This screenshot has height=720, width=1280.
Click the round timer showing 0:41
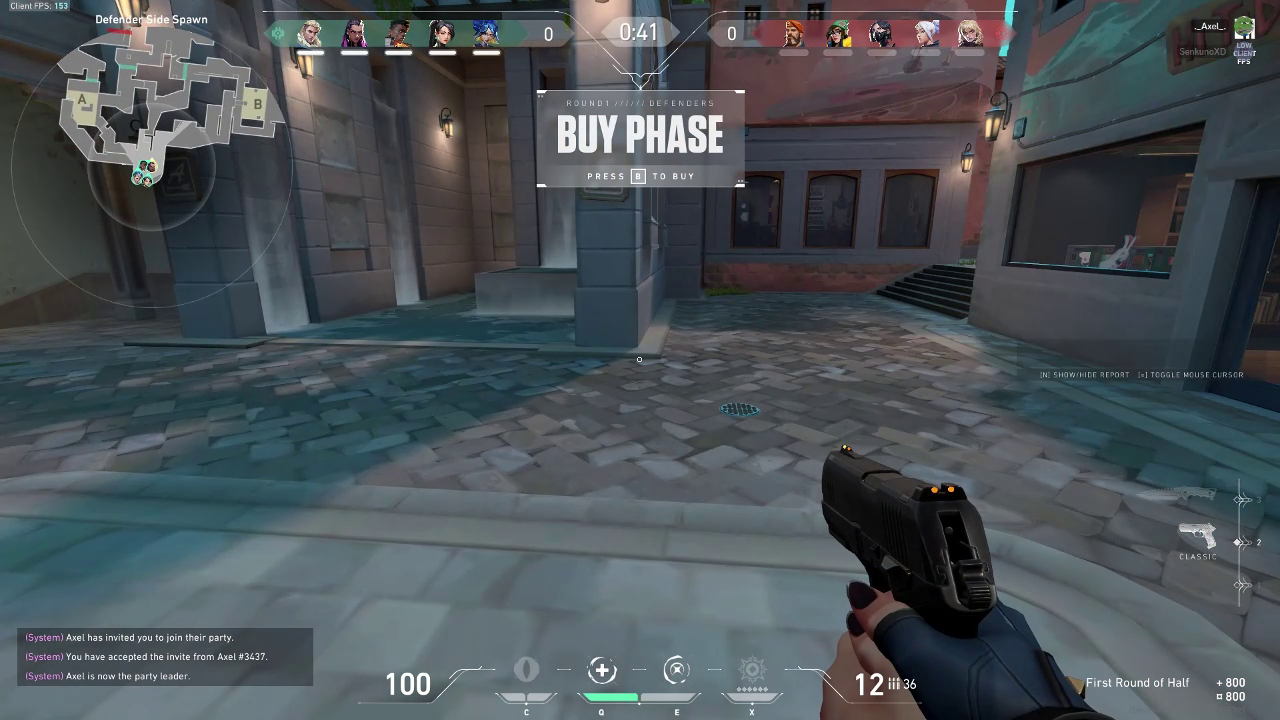tap(640, 32)
